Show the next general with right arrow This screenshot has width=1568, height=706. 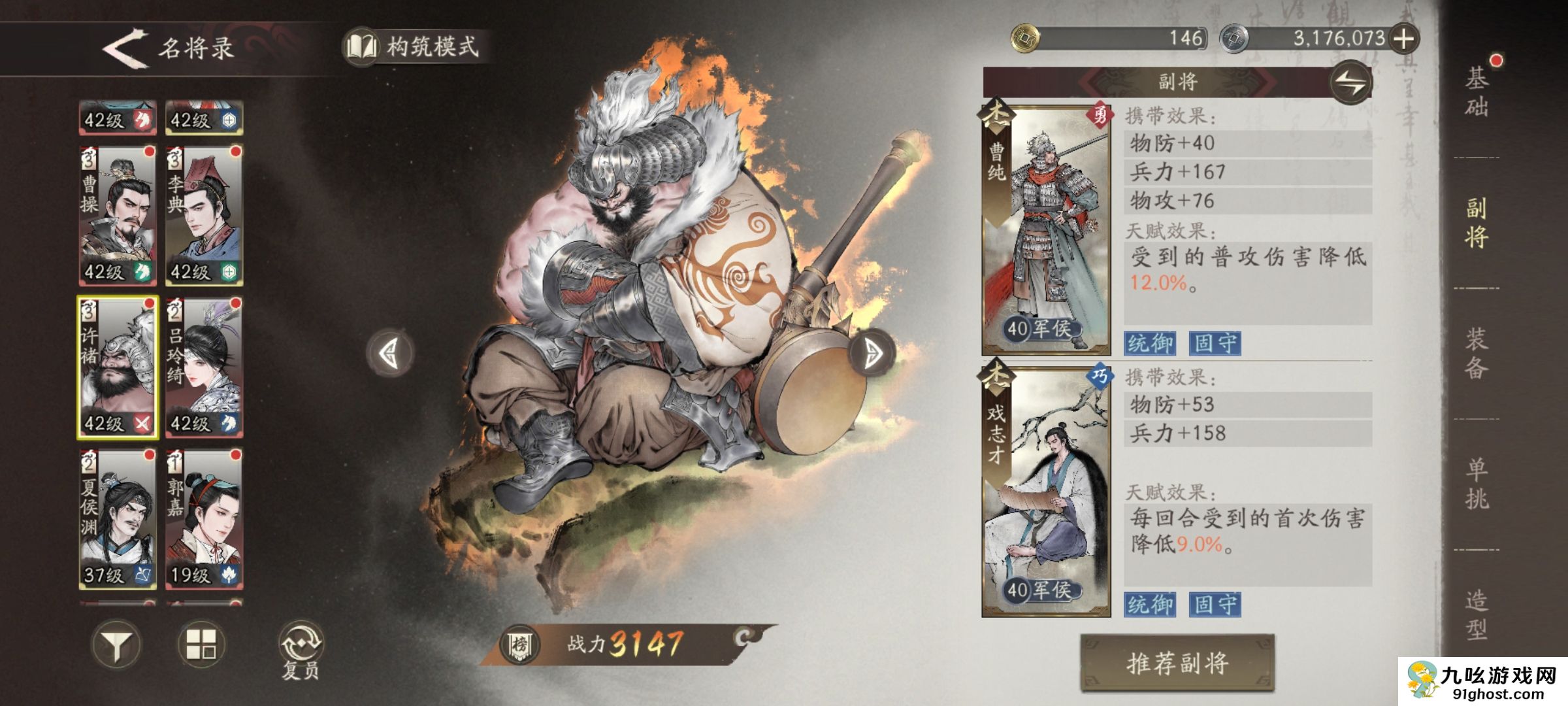[872, 354]
